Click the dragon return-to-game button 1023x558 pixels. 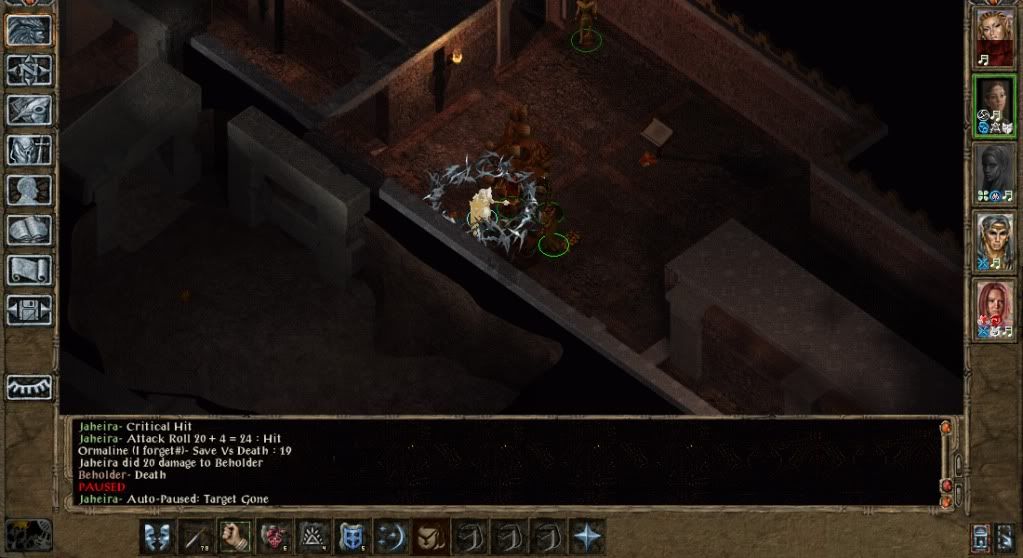point(29,30)
